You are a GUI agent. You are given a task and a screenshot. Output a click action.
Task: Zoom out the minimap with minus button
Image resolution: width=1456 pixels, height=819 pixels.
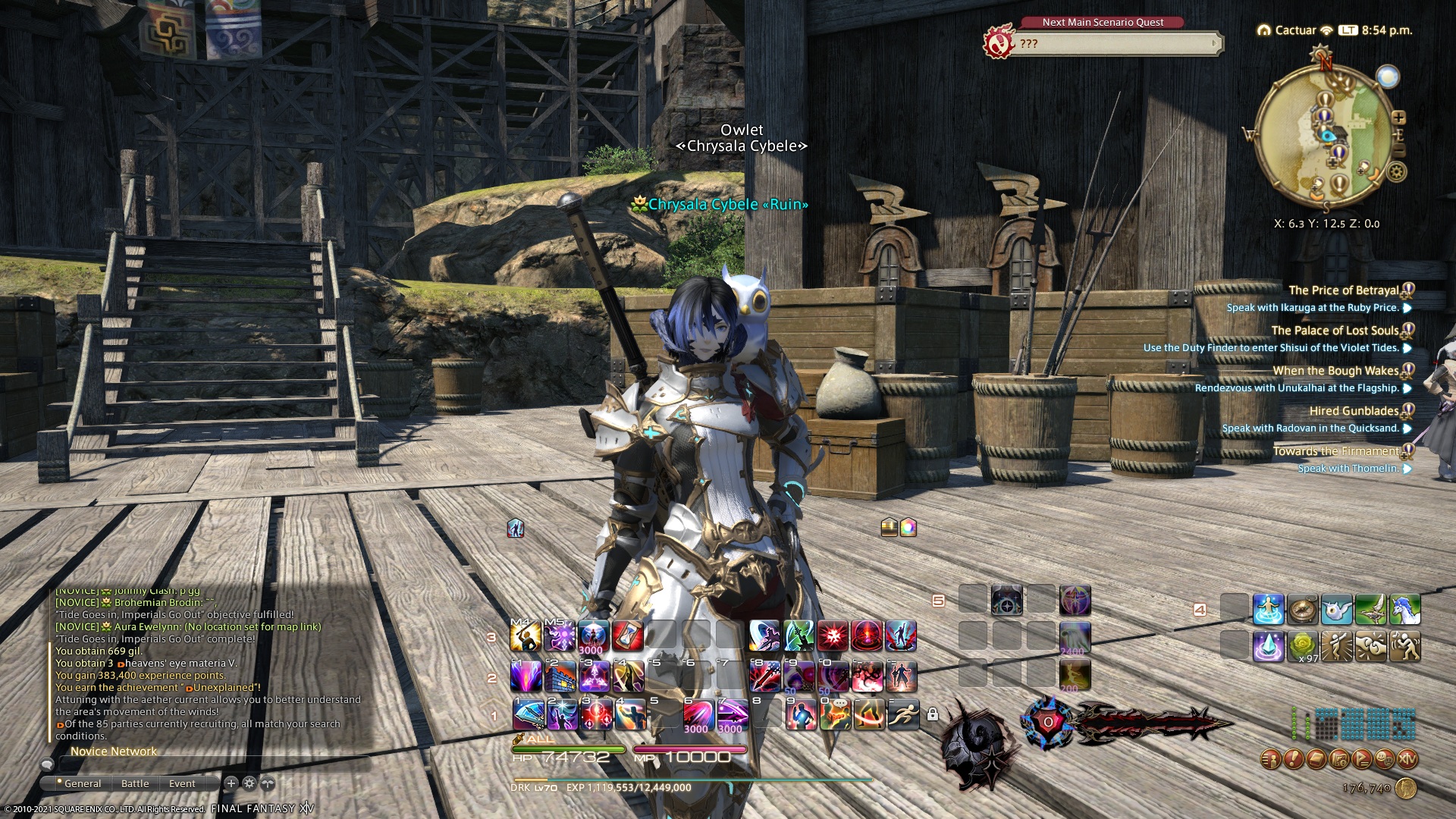[x=1399, y=151]
